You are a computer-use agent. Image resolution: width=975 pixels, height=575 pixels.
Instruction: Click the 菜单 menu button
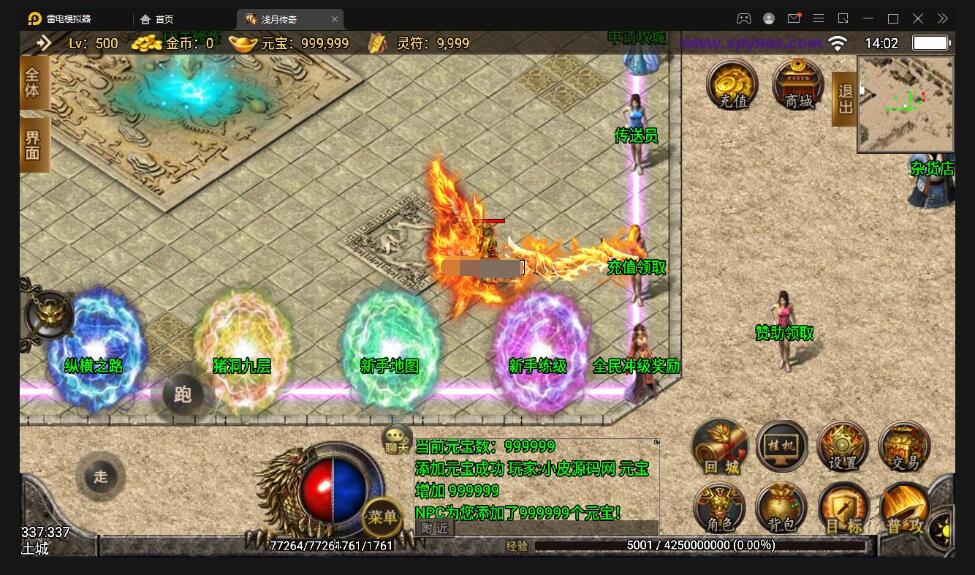click(x=382, y=517)
